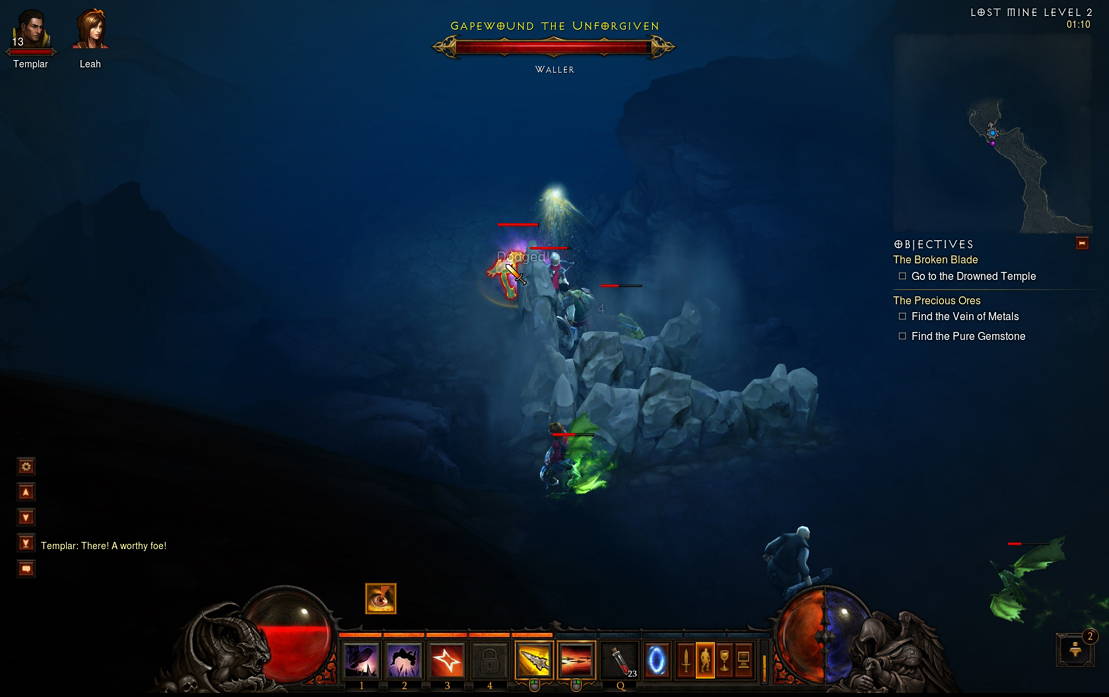Select The Precious Ores quest title
The image size is (1109, 697).
936,300
